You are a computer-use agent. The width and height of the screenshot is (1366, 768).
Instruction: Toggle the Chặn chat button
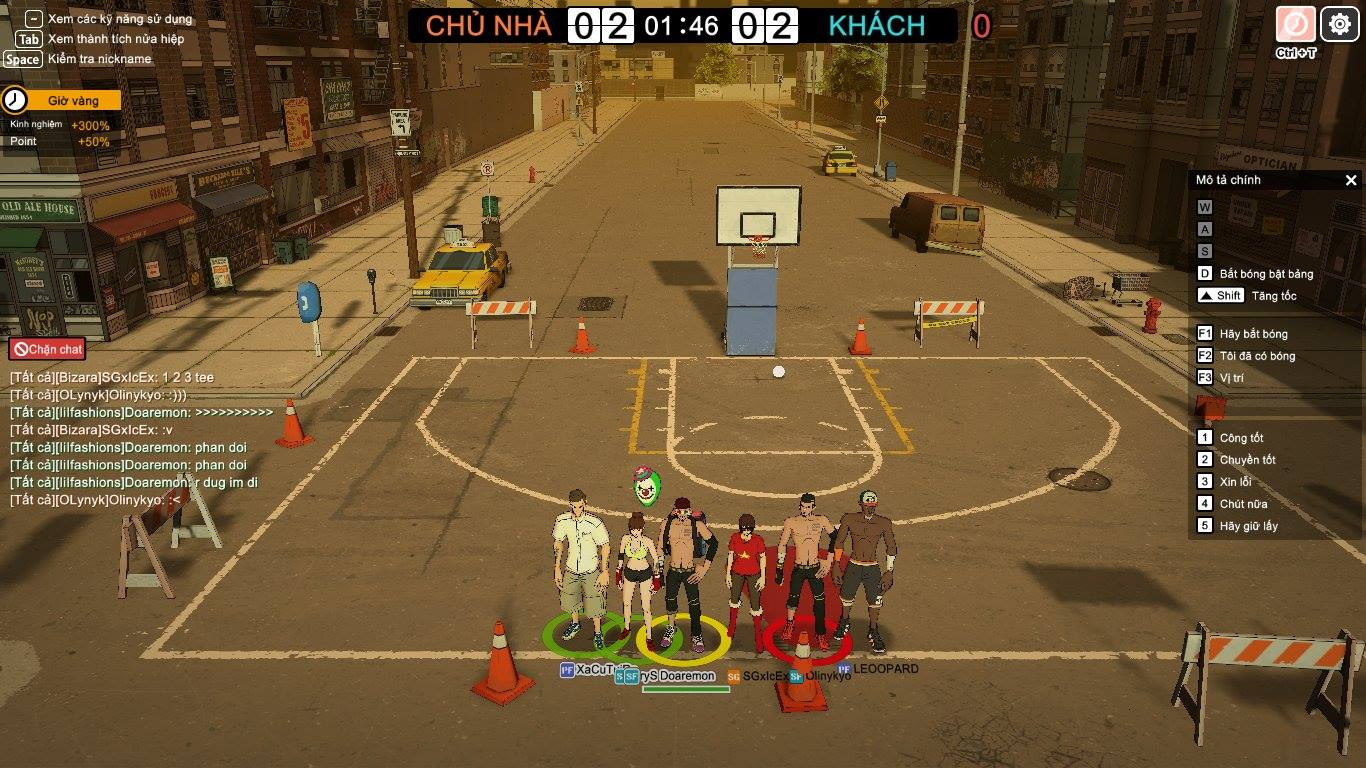tap(47, 349)
